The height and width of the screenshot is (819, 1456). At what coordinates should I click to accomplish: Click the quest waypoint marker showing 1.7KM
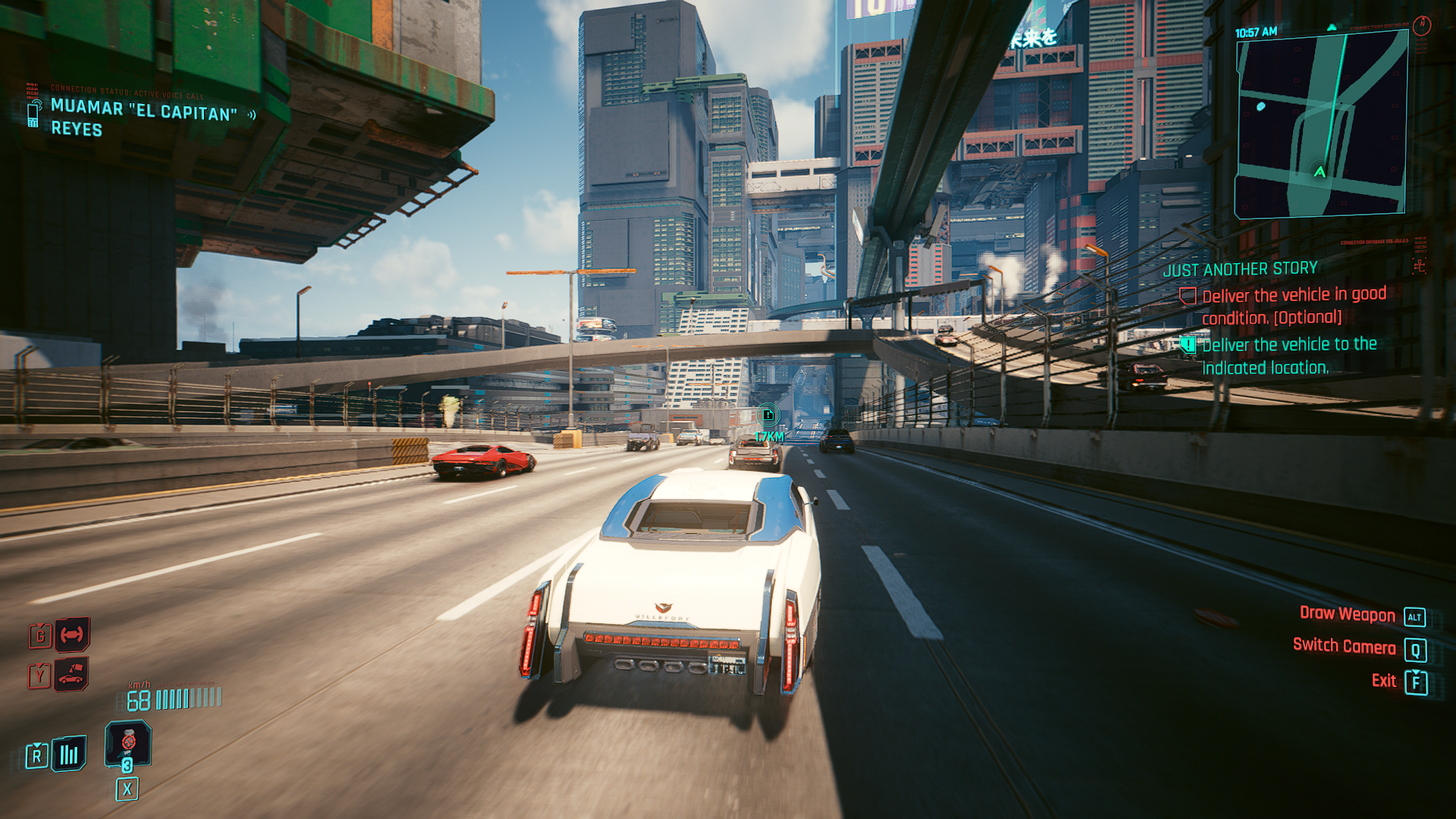pyautogui.click(x=767, y=416)
